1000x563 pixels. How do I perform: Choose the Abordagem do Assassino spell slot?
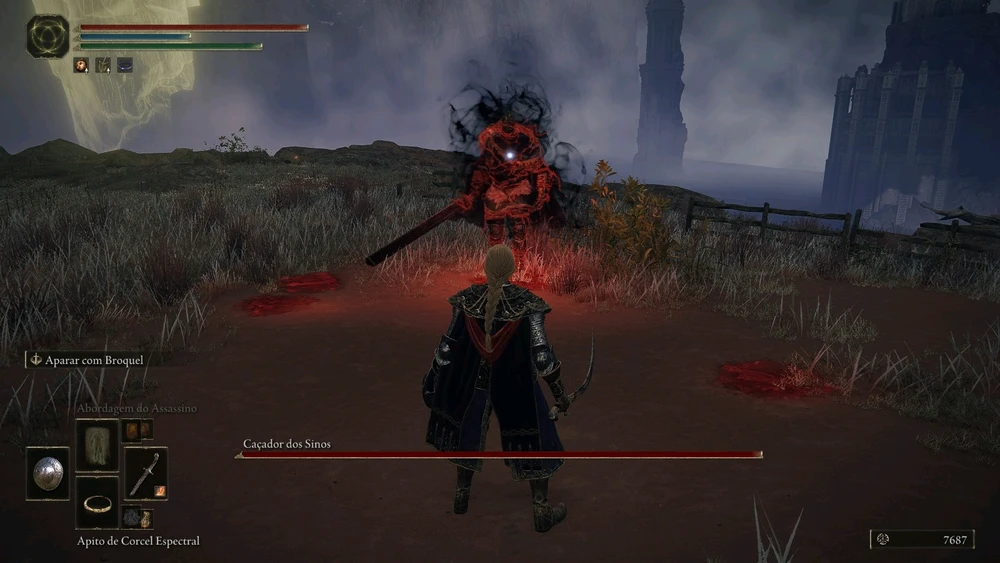click(x=97, y=445)
